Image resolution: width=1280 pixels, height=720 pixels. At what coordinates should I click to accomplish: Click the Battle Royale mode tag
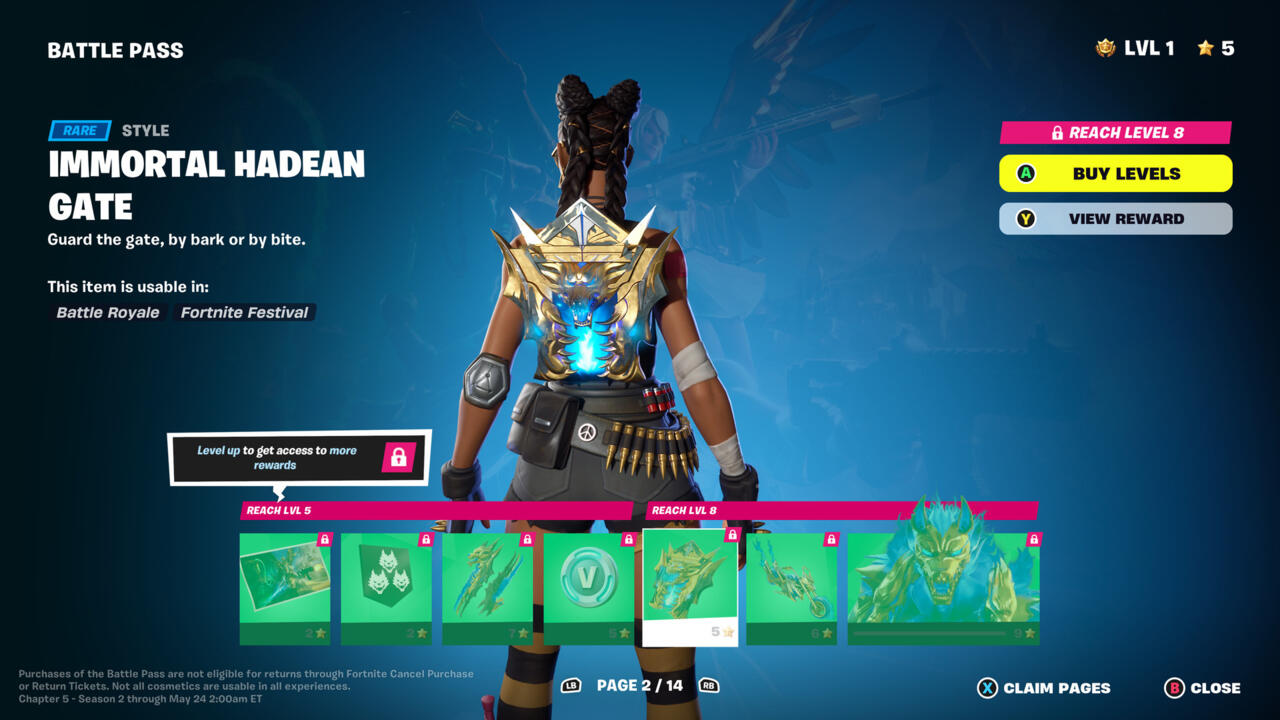(108, 313)
